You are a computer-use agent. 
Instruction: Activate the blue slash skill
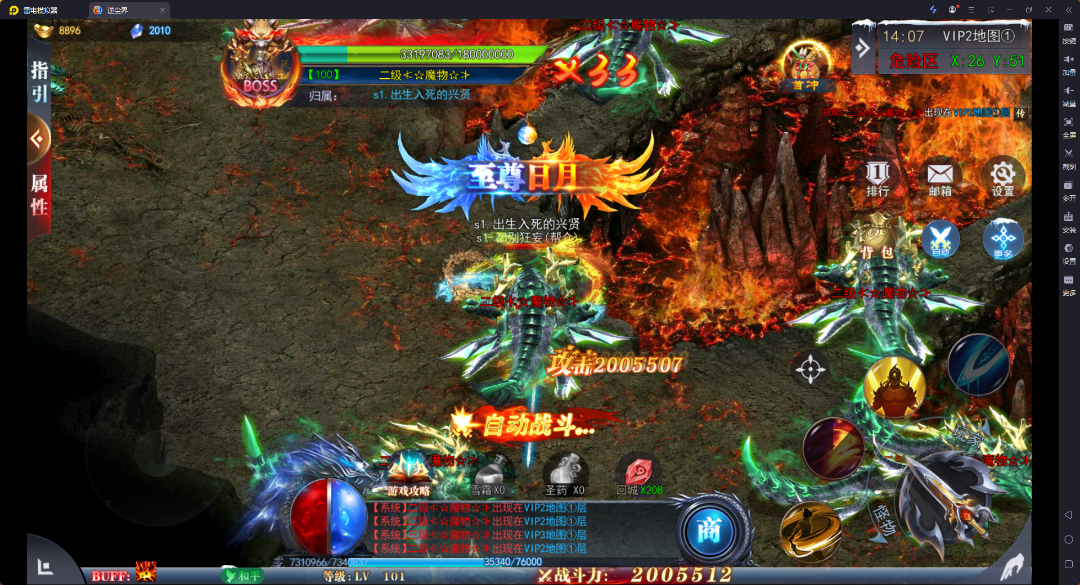point(977,365)
